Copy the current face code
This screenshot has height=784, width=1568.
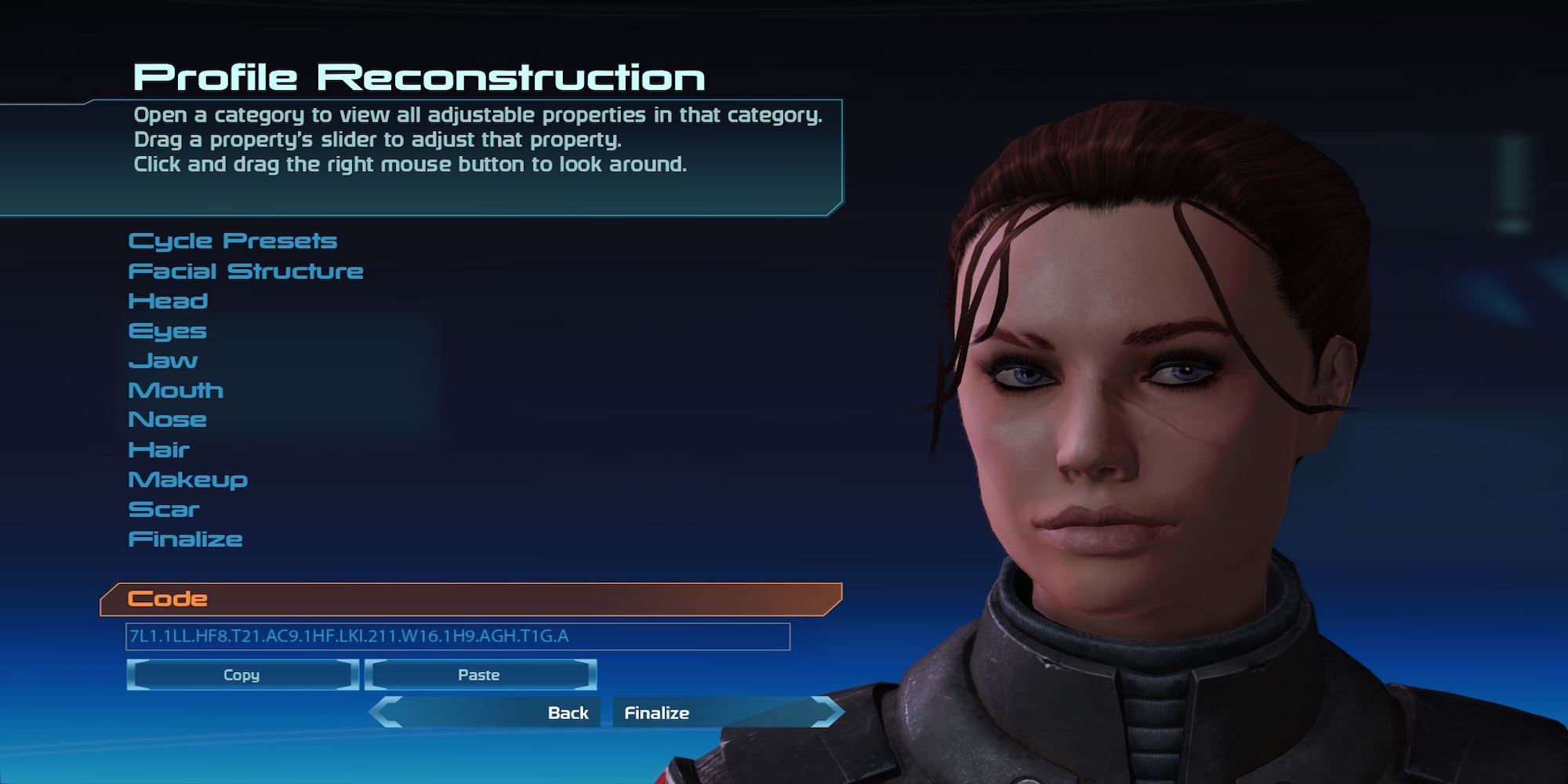point(241,674)
